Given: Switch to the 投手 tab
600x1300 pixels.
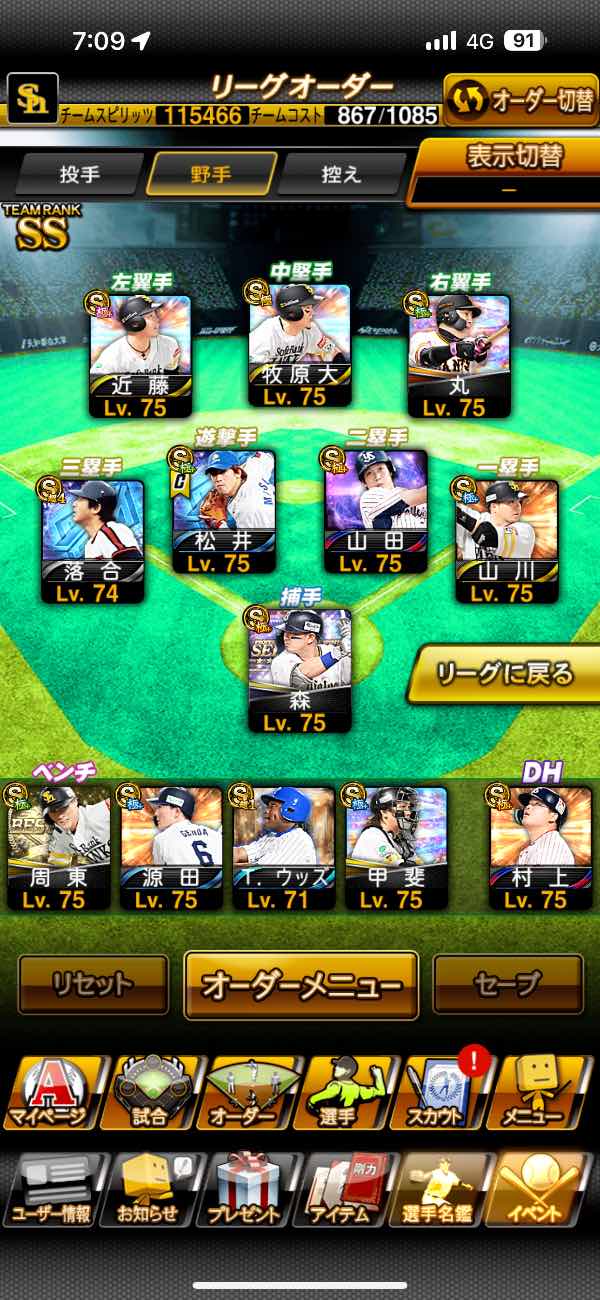Looking at the screenshot, I should click(x=80, y=174).
